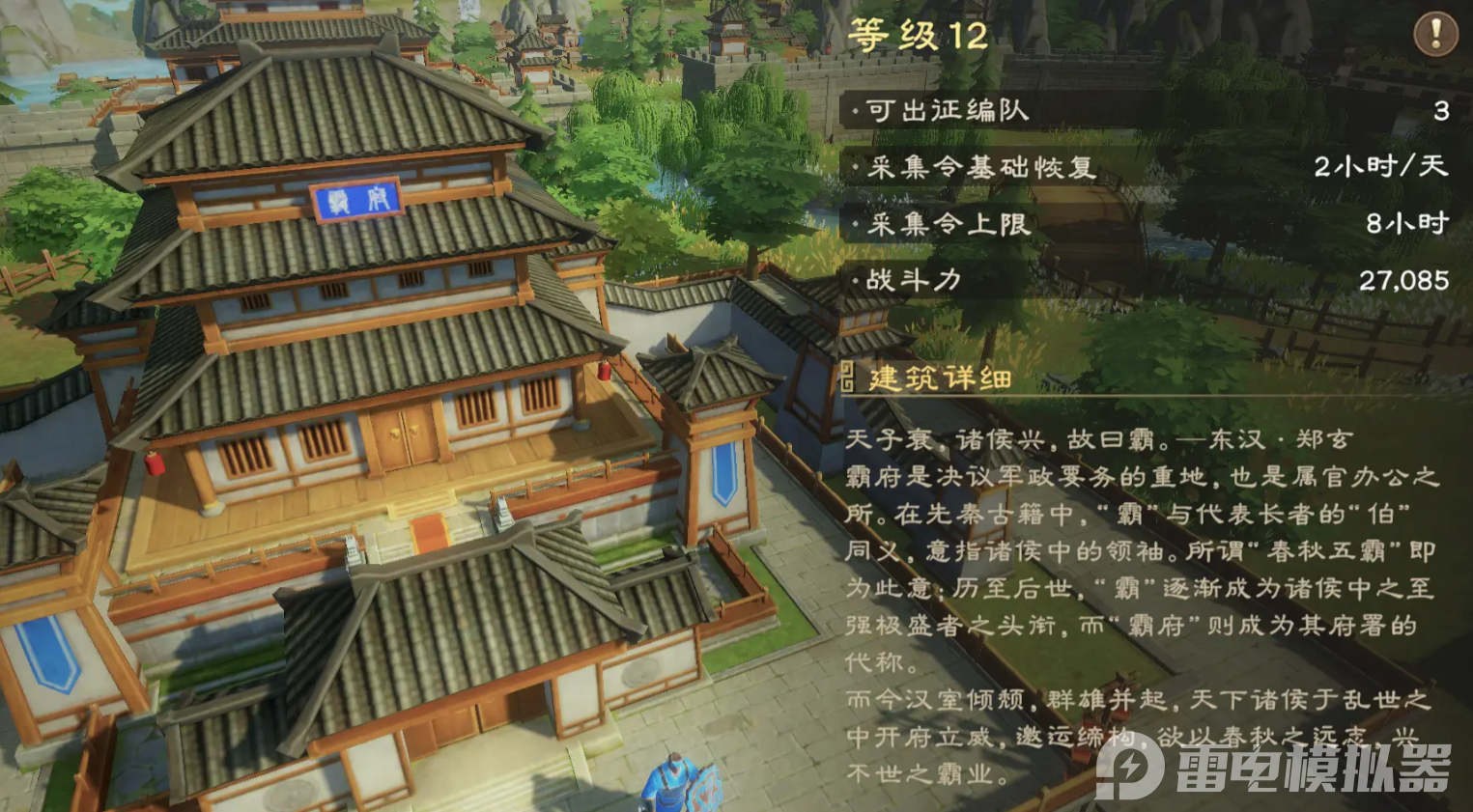The width and height of the screenshot is (1473, 812).
Task: Select the blue plaque on the building roof
Action: [358, 200]
